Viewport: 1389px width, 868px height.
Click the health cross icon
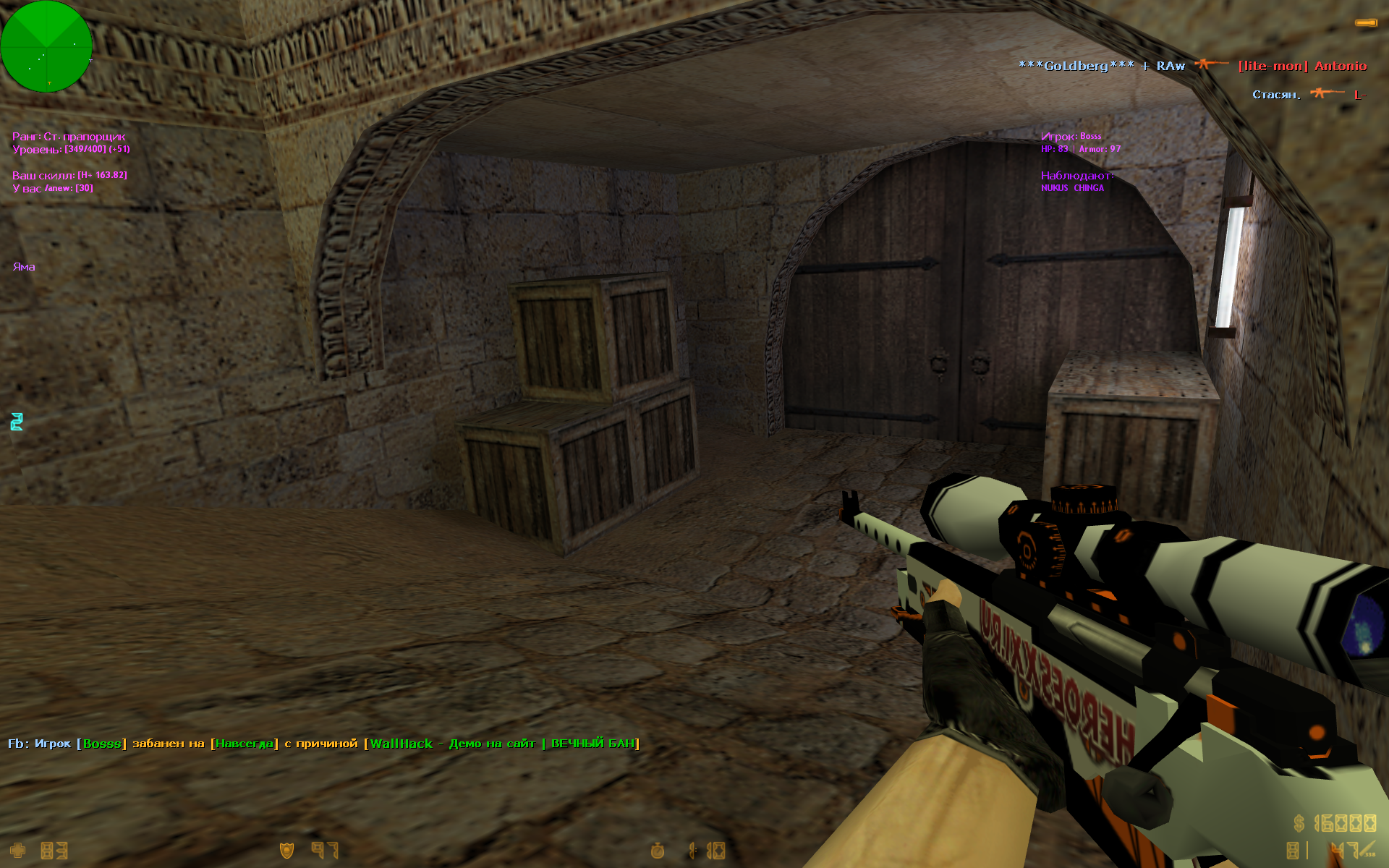tap(17, 851)
